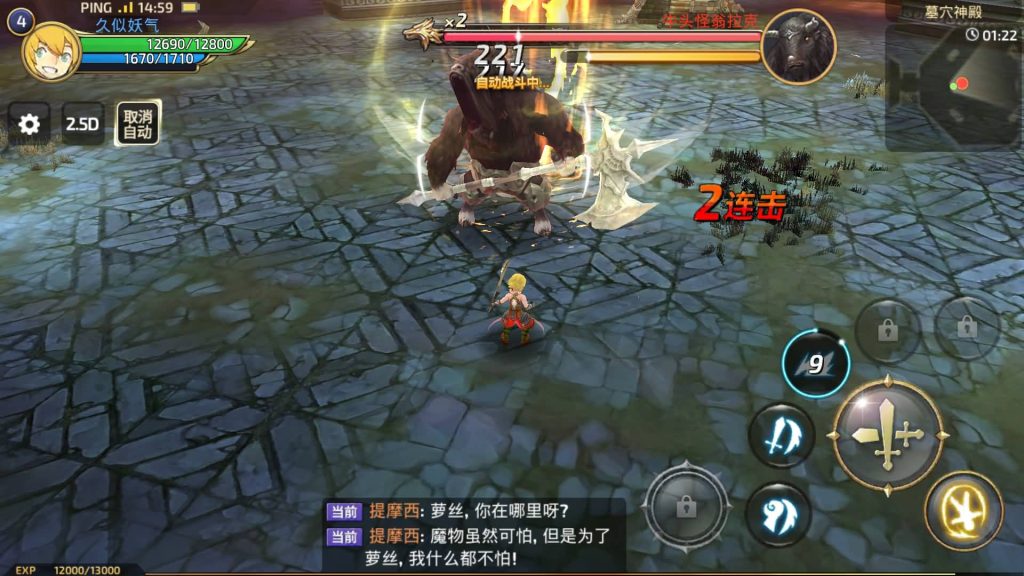Activate the glowing golden dash skill

point(963,511)
